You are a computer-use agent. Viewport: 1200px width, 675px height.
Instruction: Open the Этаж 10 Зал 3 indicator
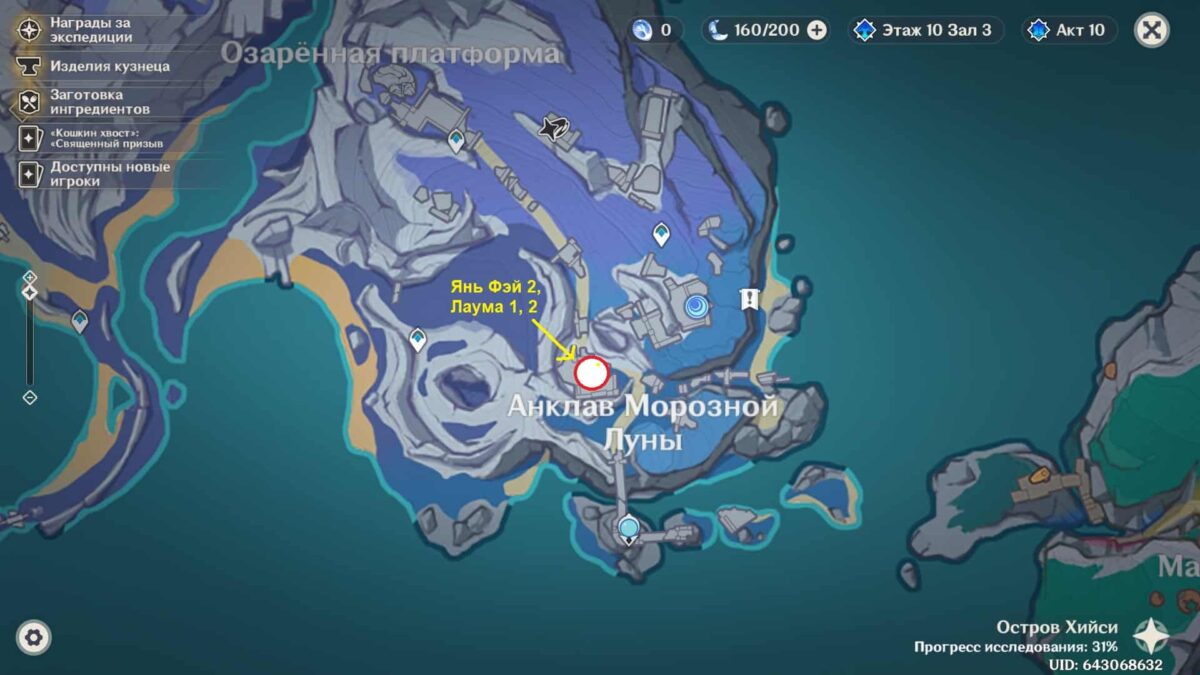pyautogui.click(x=925, y=30)
